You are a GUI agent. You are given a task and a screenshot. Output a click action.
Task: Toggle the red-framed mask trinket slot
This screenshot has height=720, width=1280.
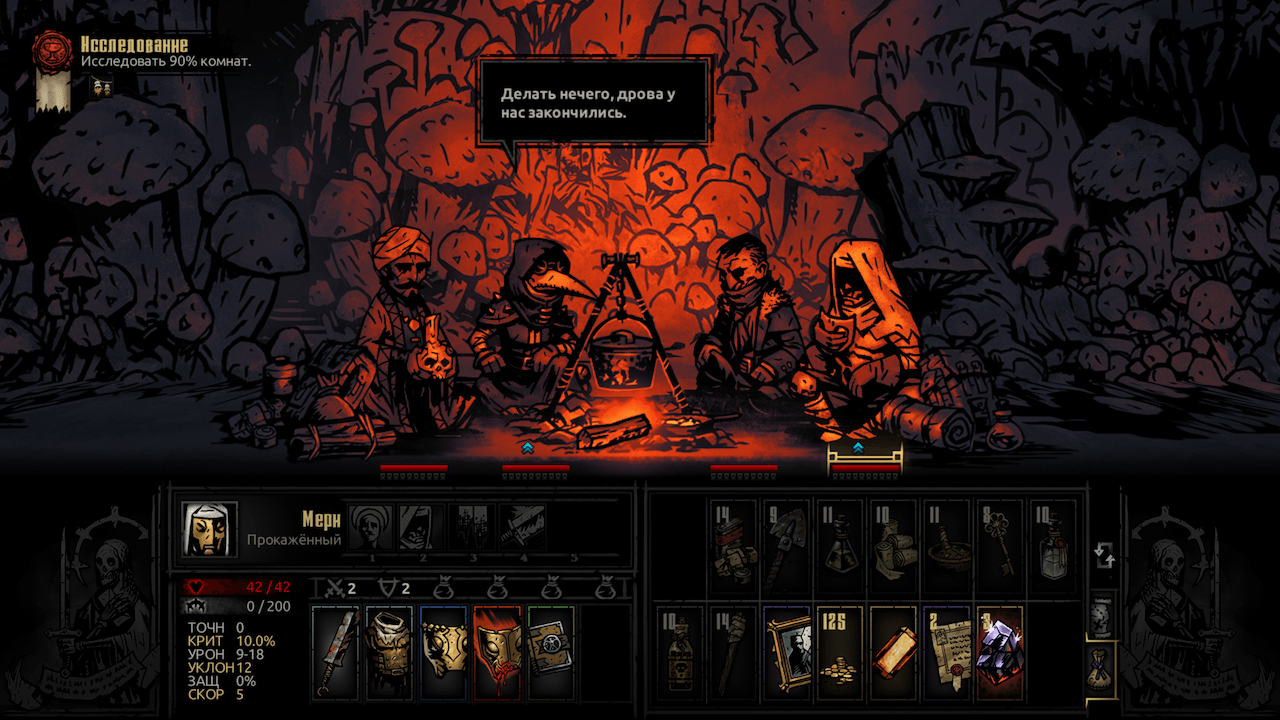click(497, 652)
